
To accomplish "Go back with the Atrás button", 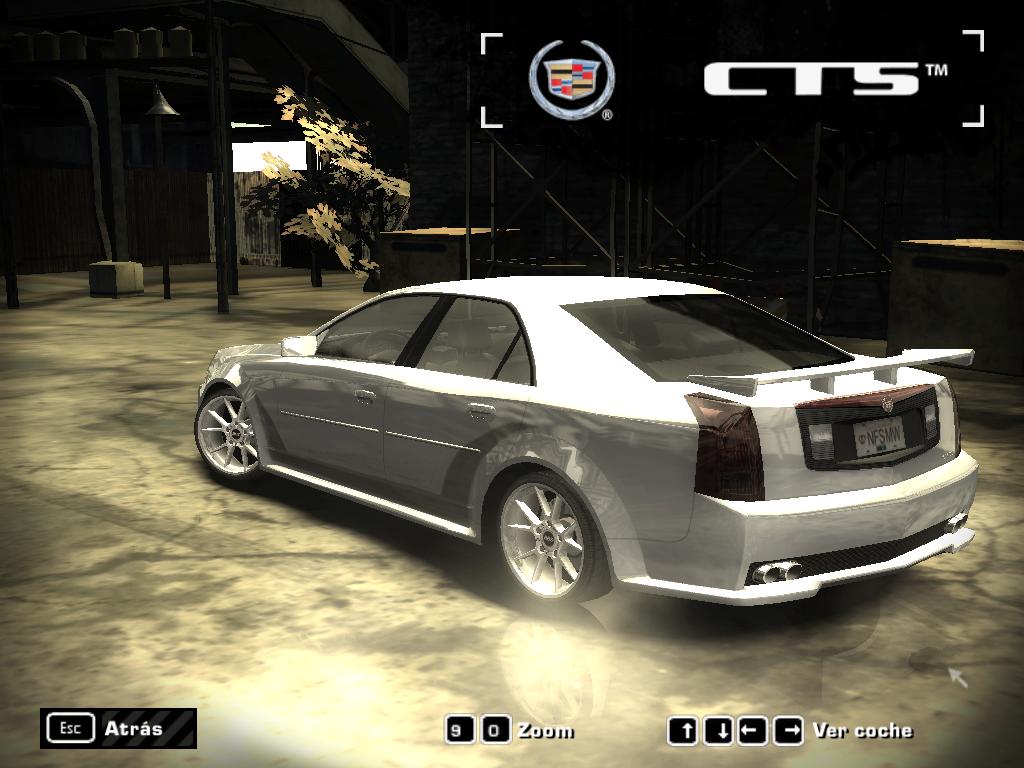I will 118,728.
